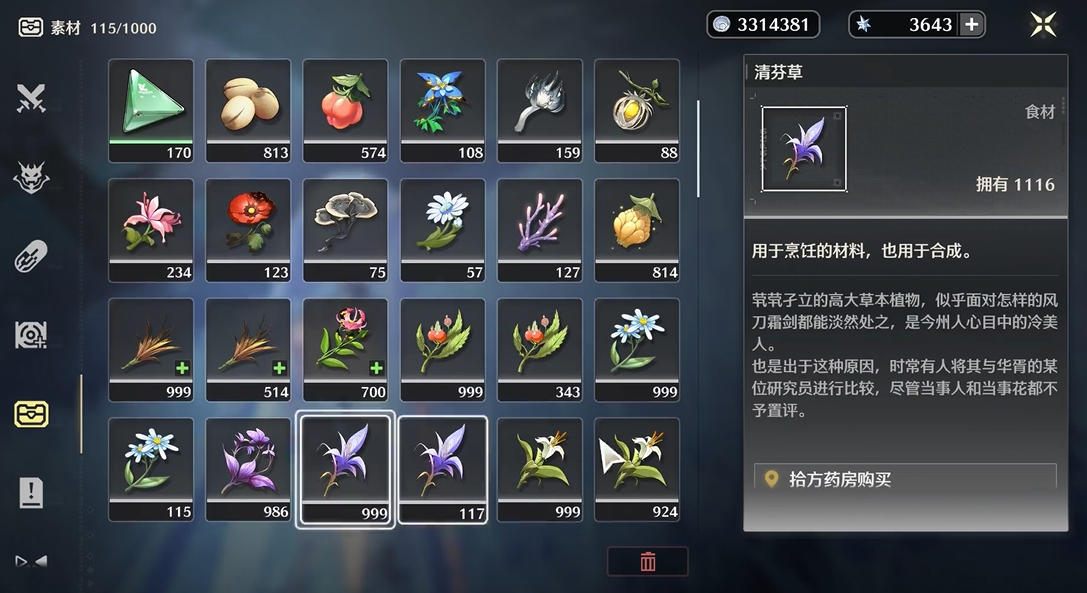
Task: Choose the purple leafy plant with 986
Action: pos(248,469)
